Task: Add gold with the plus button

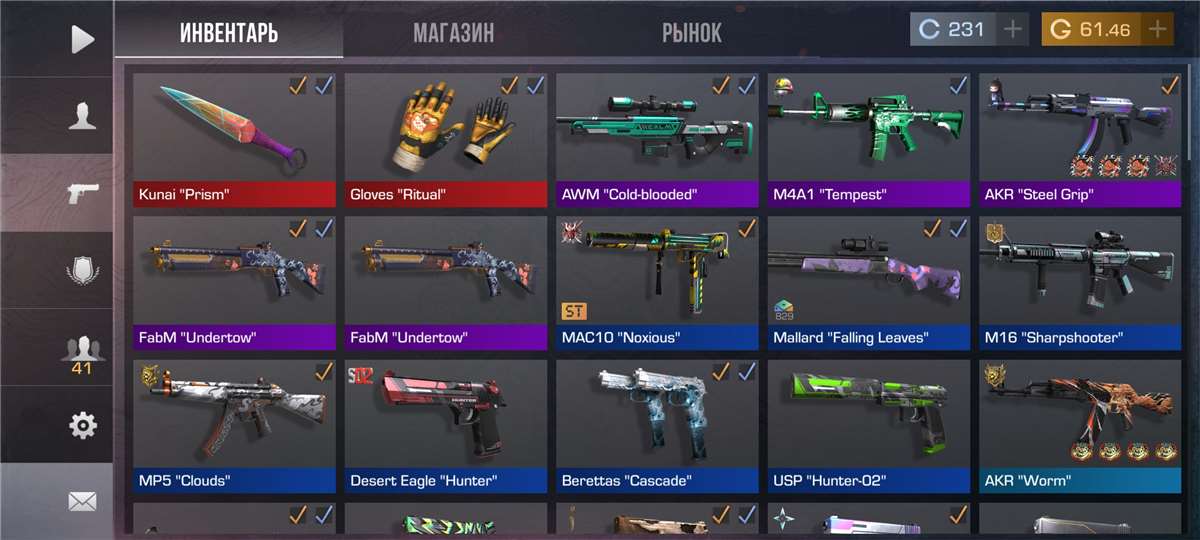Action: 1157,29
